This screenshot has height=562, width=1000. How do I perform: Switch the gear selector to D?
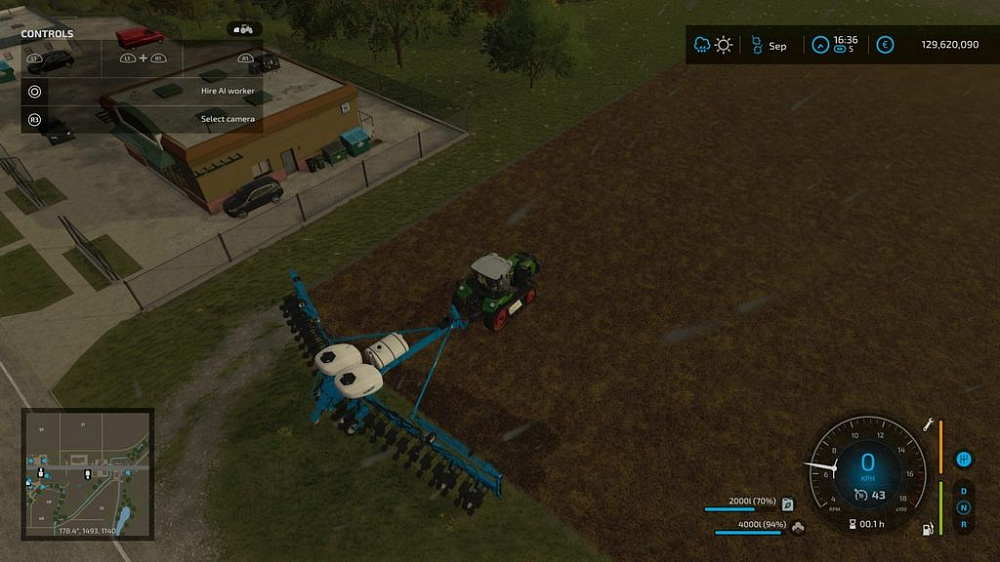[963, 491]
